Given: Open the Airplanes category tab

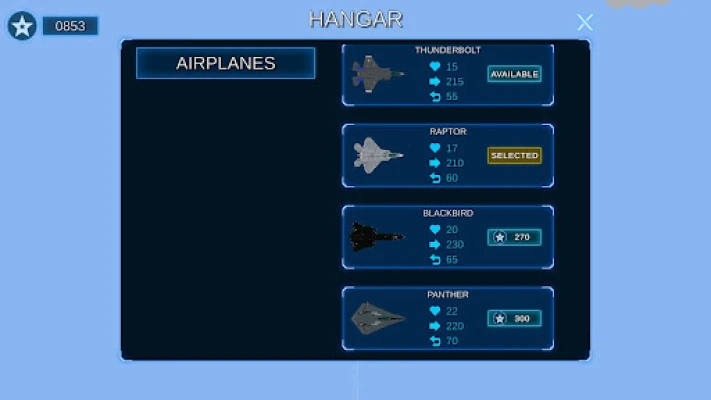Looking at the screenshot, I should pyautogui.click(x=226, y=63).
